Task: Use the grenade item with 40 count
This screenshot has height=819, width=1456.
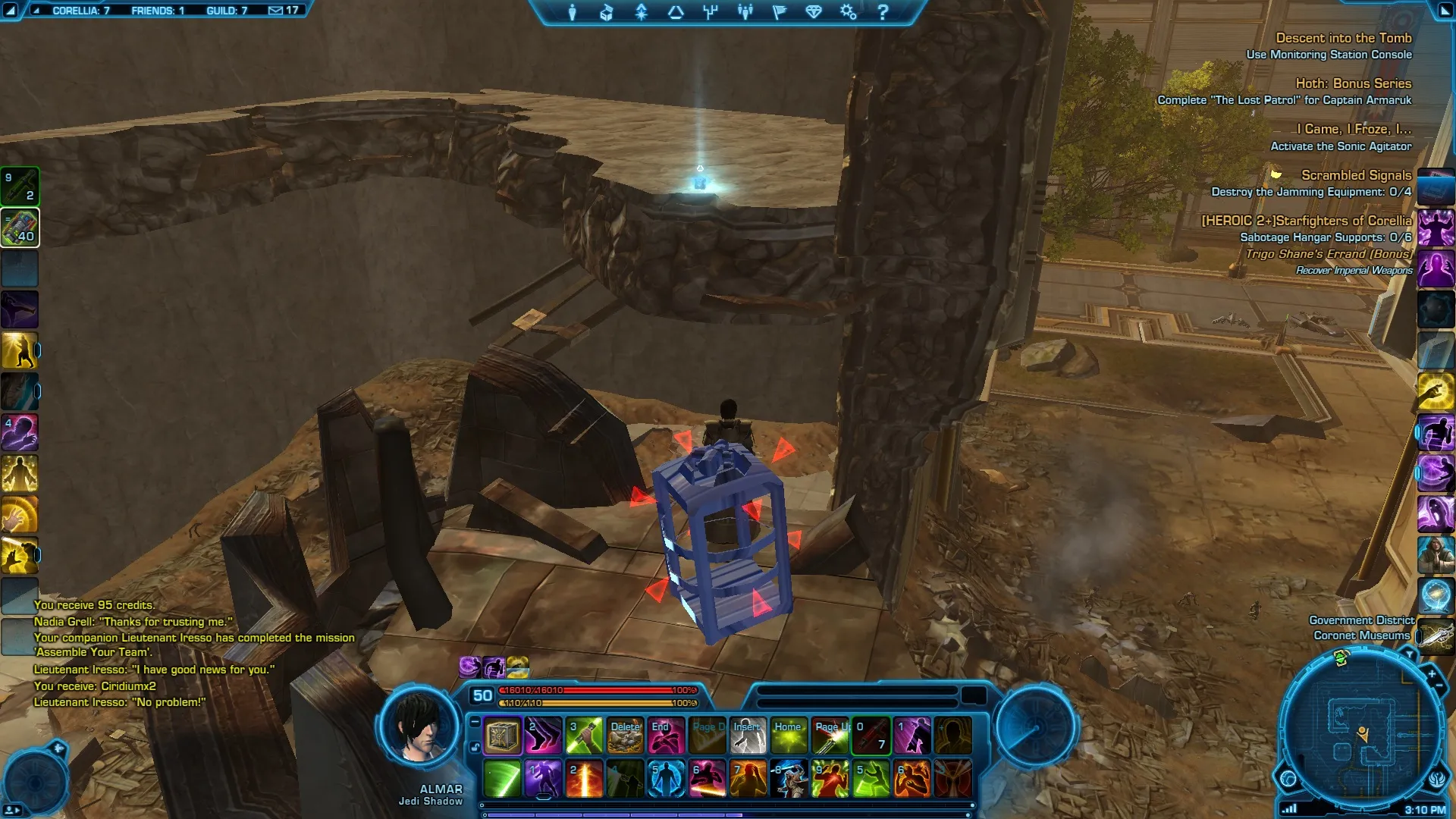Action: (x=20, y=227)
